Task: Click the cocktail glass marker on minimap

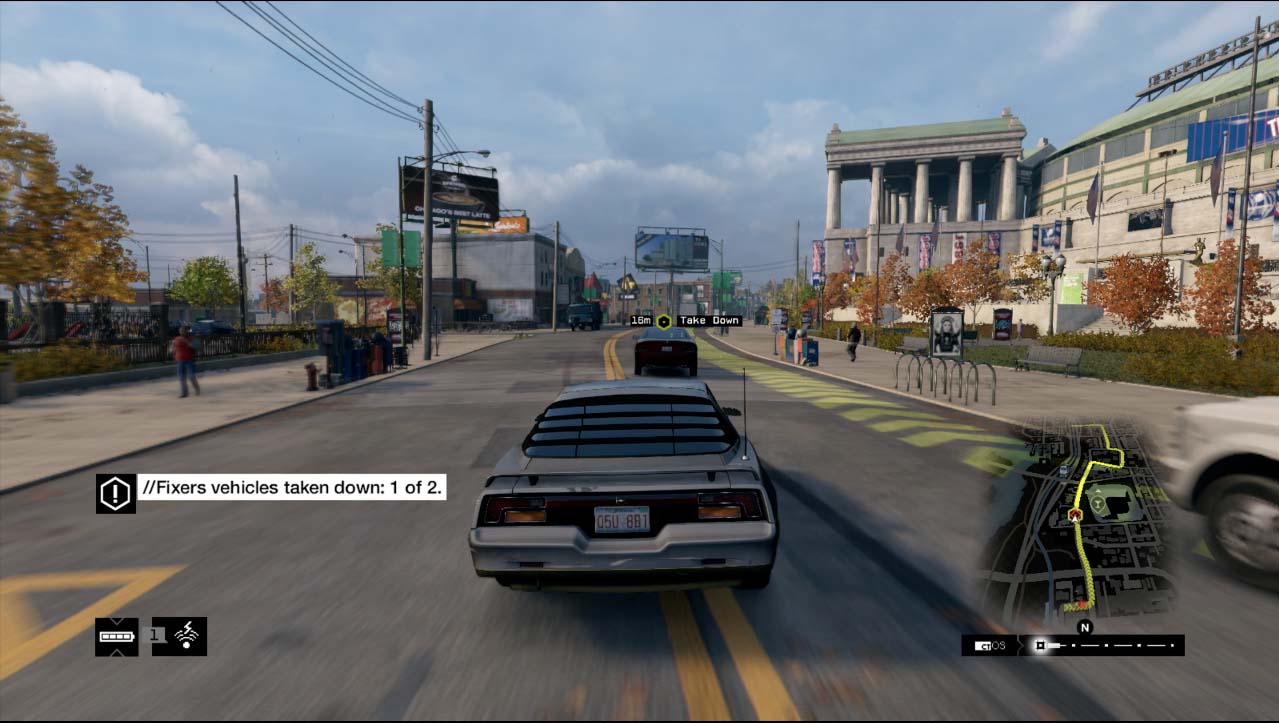Action: [1098, 503]
